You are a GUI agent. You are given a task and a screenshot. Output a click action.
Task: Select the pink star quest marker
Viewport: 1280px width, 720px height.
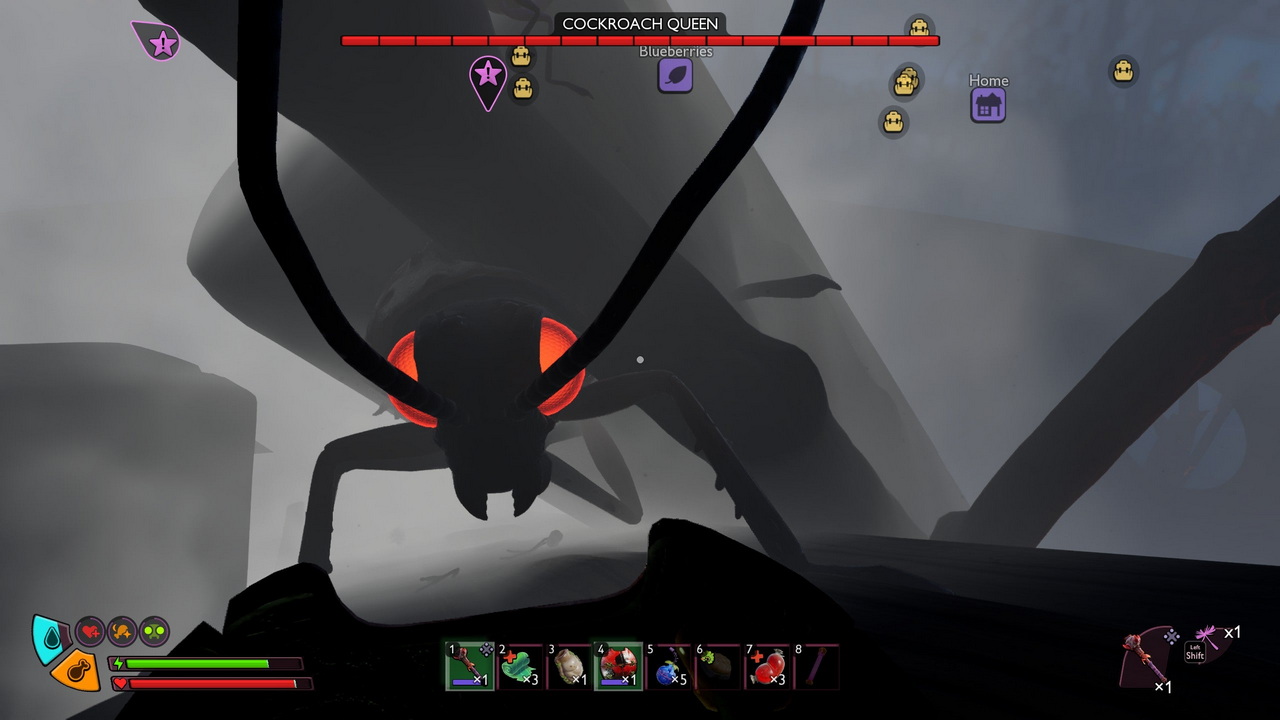[x=488, y=76]
